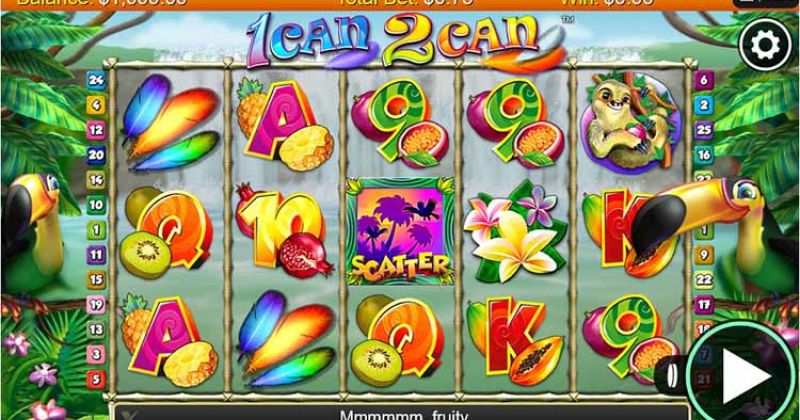Show payline 25
This screenshot has width=800, height=420.
704,129
